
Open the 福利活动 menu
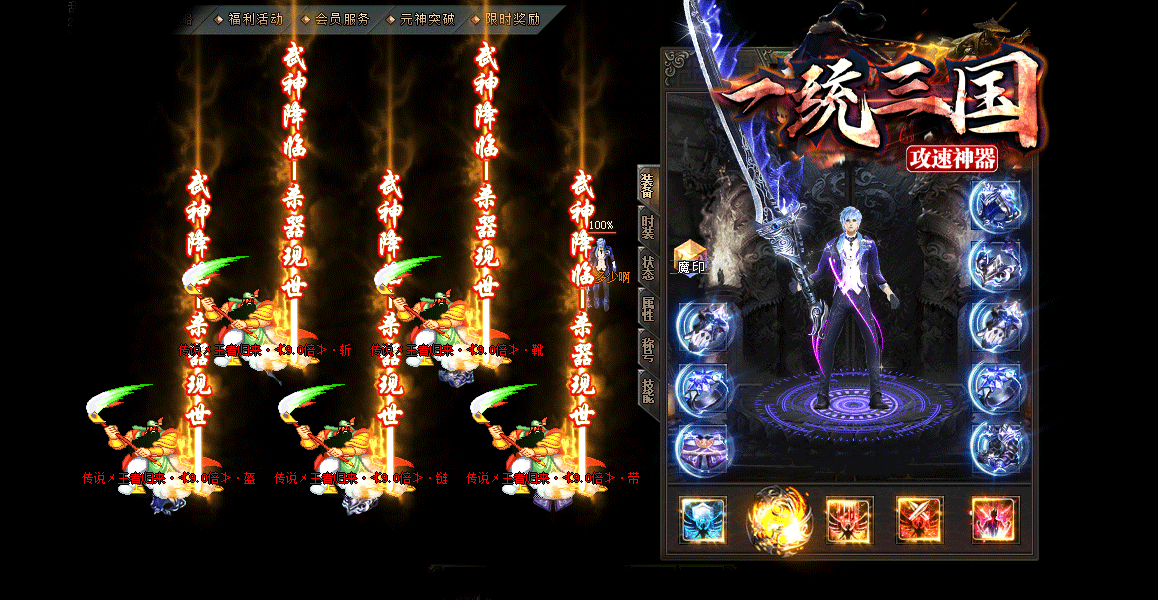point(255,19)
